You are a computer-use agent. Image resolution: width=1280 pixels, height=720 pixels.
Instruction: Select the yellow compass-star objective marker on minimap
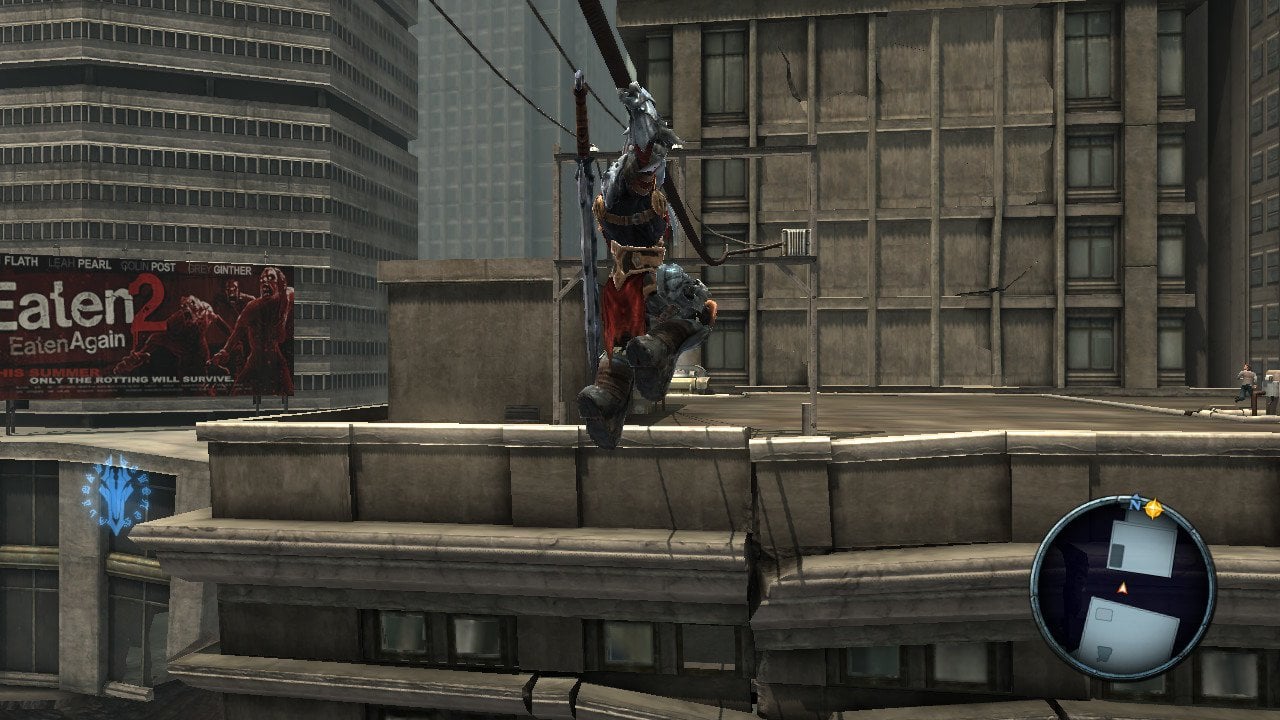[1153, 509]
